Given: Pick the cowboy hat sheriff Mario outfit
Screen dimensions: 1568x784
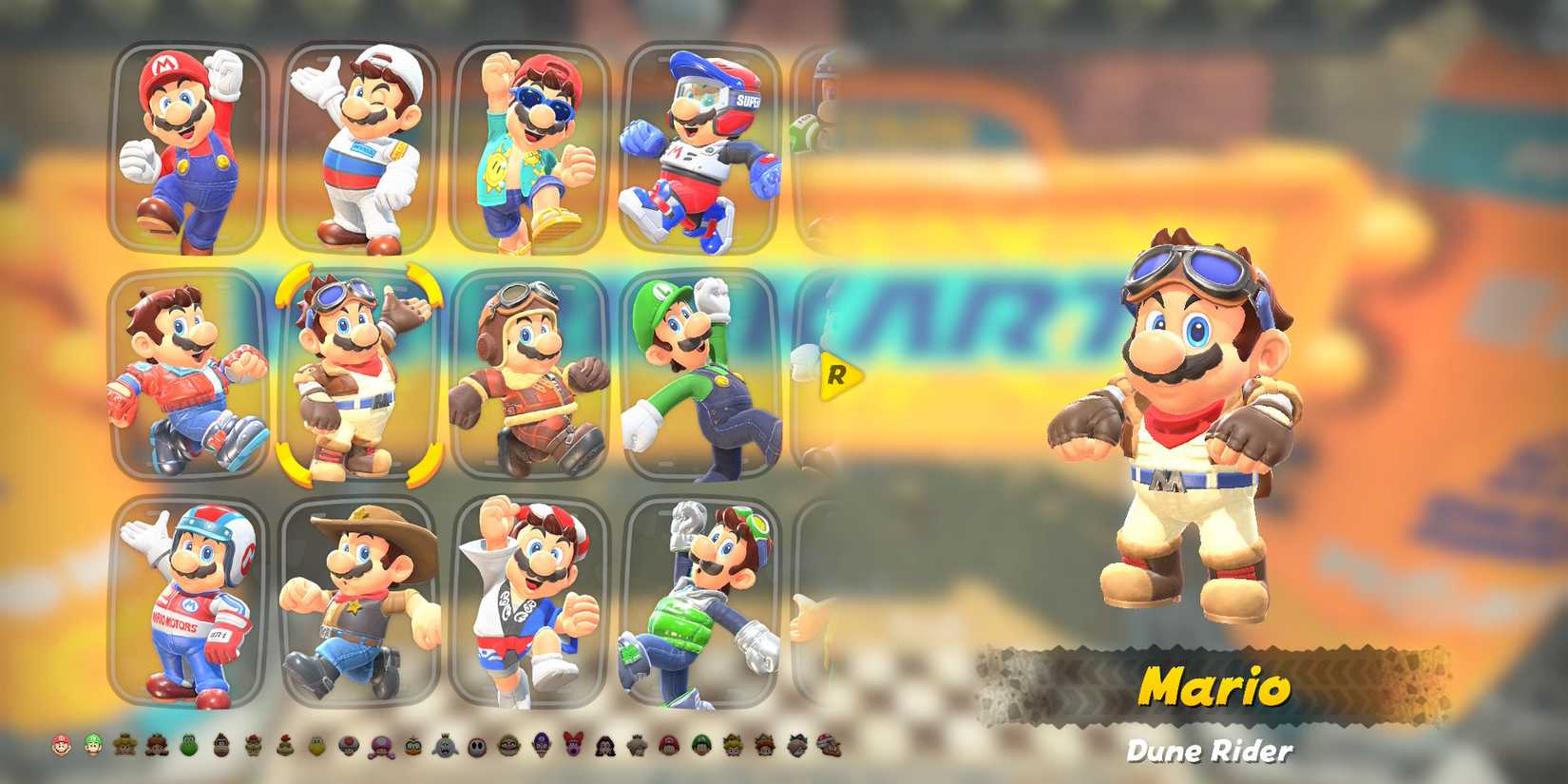Looking at the screenshot, I should (356, 603).
